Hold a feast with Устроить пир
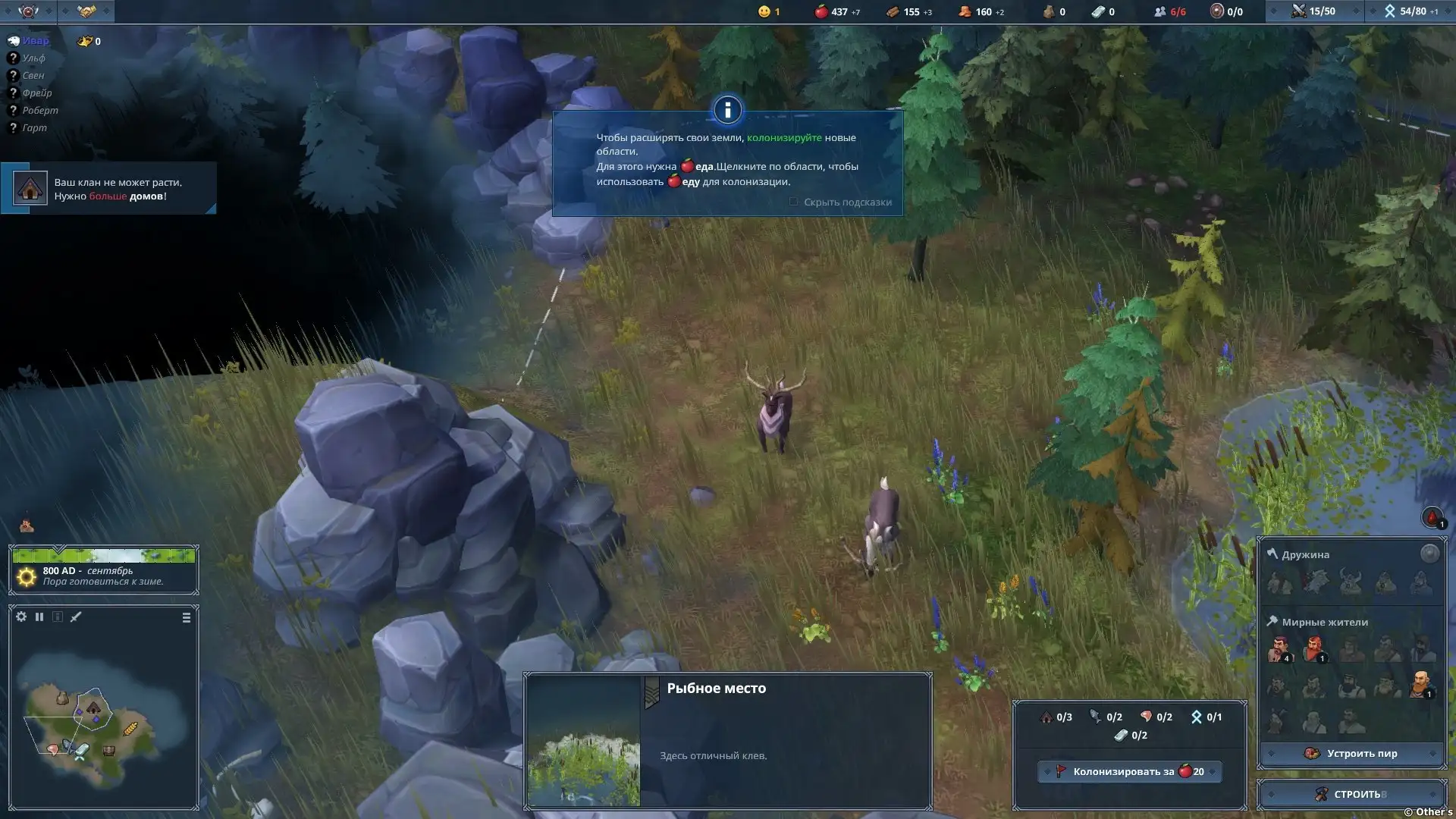 (1351, 753)
